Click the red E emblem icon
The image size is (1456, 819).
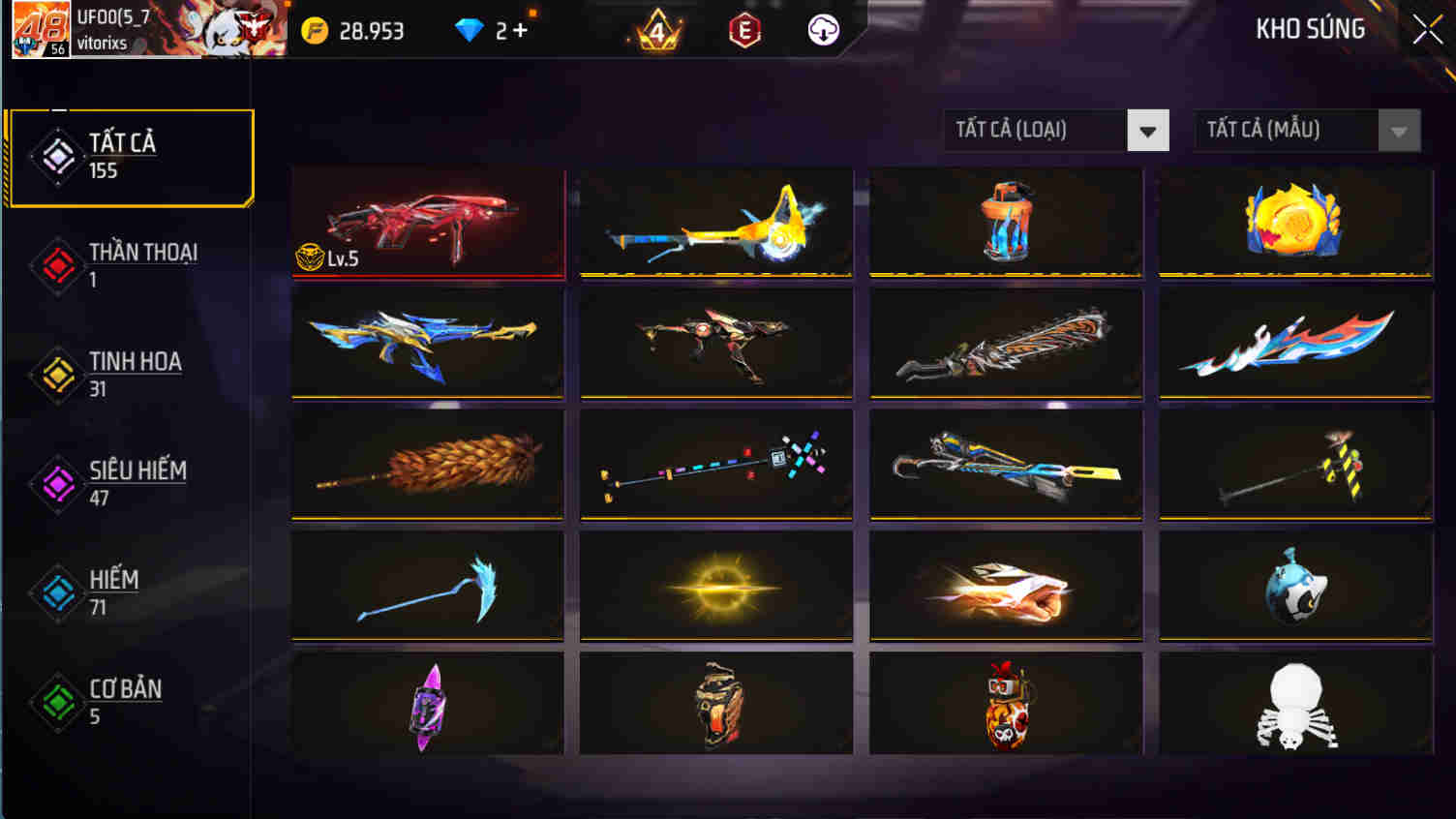point(742,29)
